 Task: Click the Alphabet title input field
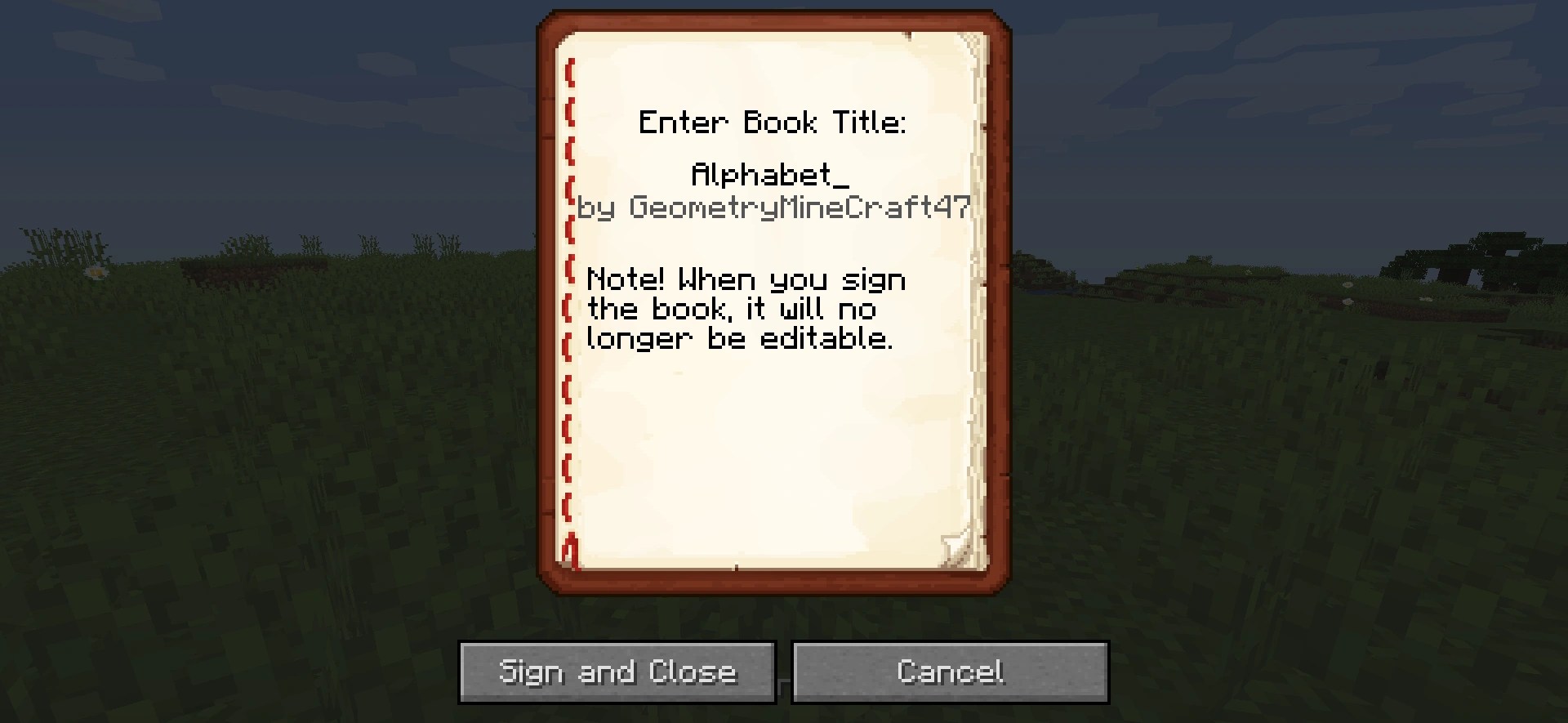click(768, 175)
